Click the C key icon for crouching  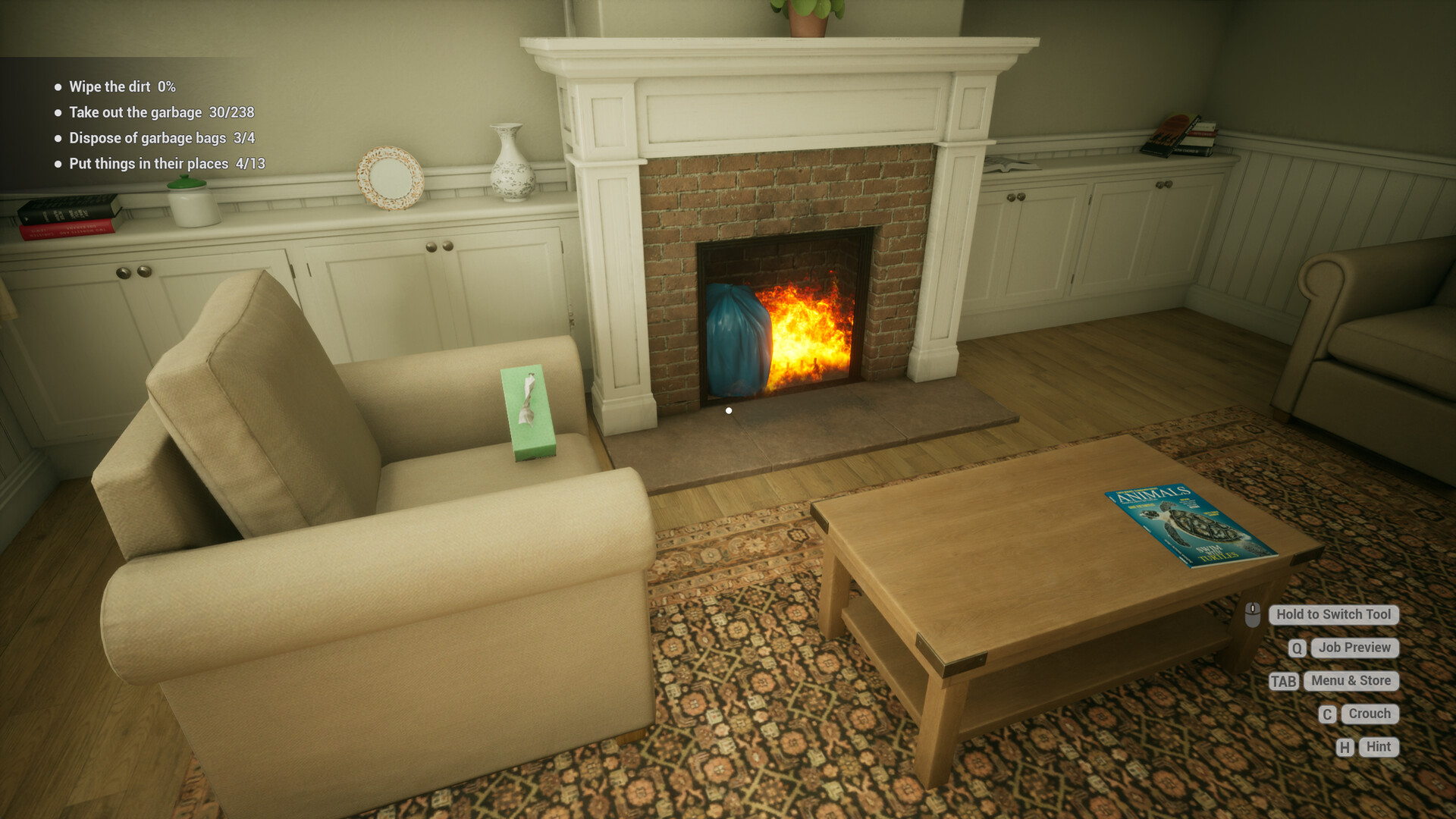click(1326, 714)
